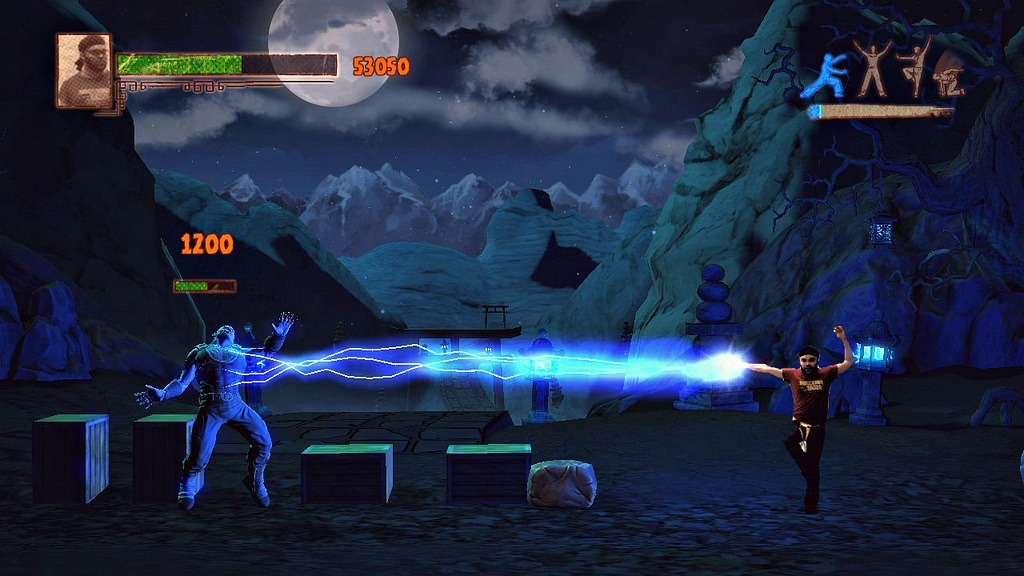Select the glowing blue lunging pose icon
1024x576 pixels.
coord(826,76)
